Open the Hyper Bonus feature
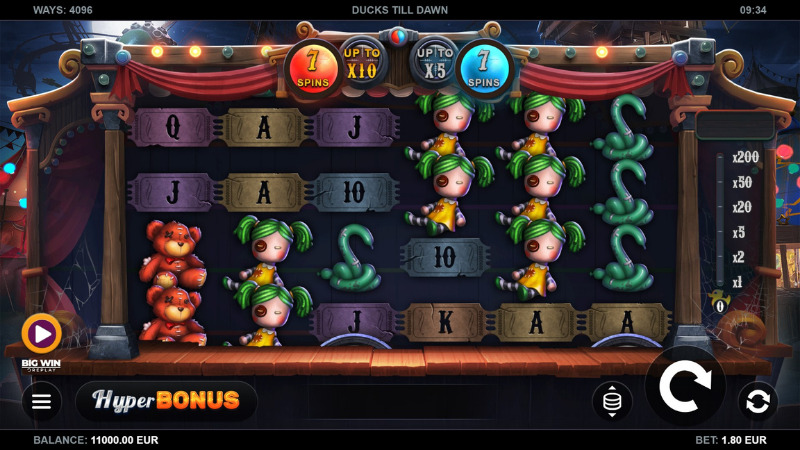Screen dimensions: 800x450 point(166,401)
